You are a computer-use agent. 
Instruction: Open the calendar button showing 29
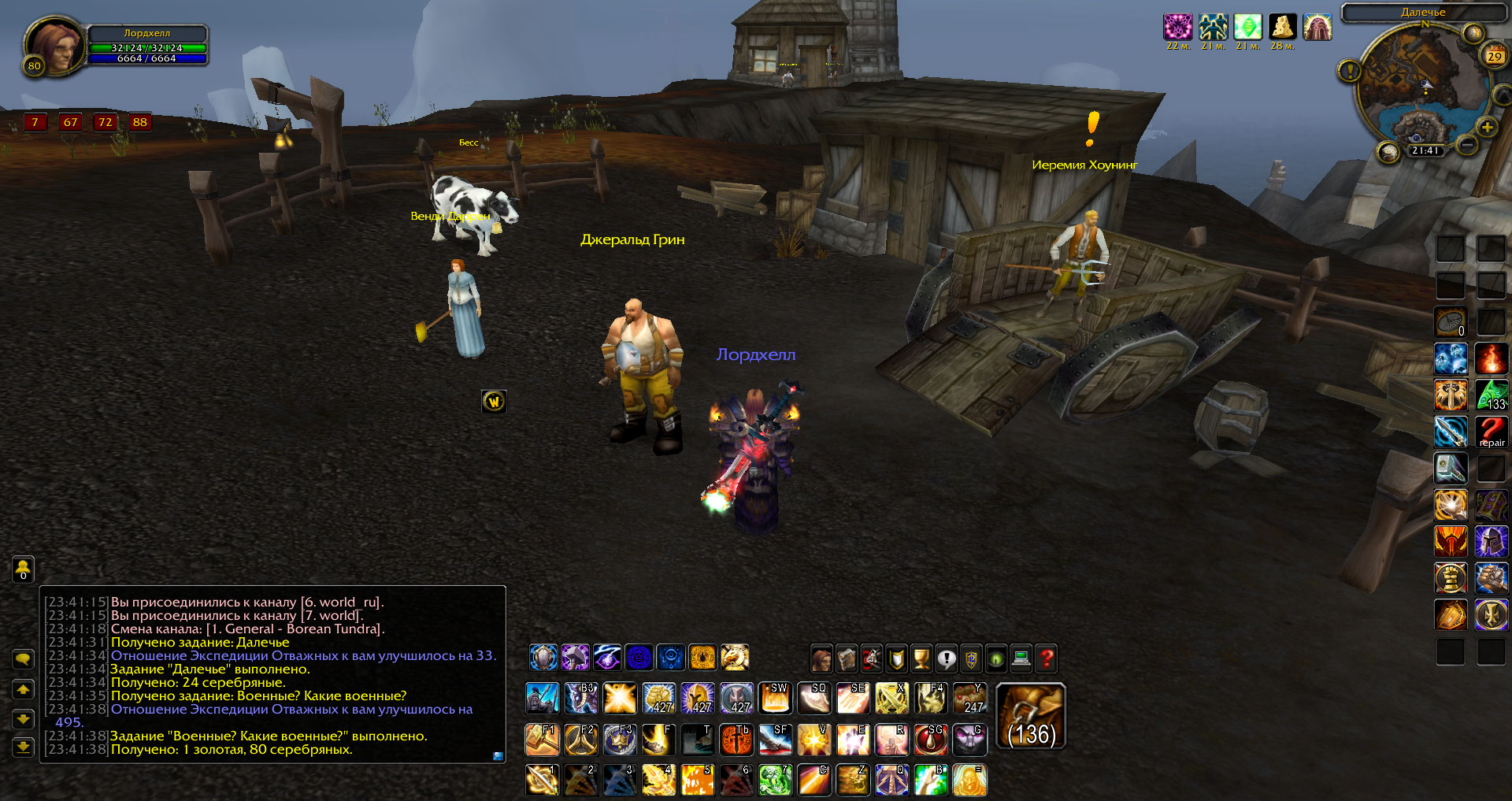[1494, 56]
